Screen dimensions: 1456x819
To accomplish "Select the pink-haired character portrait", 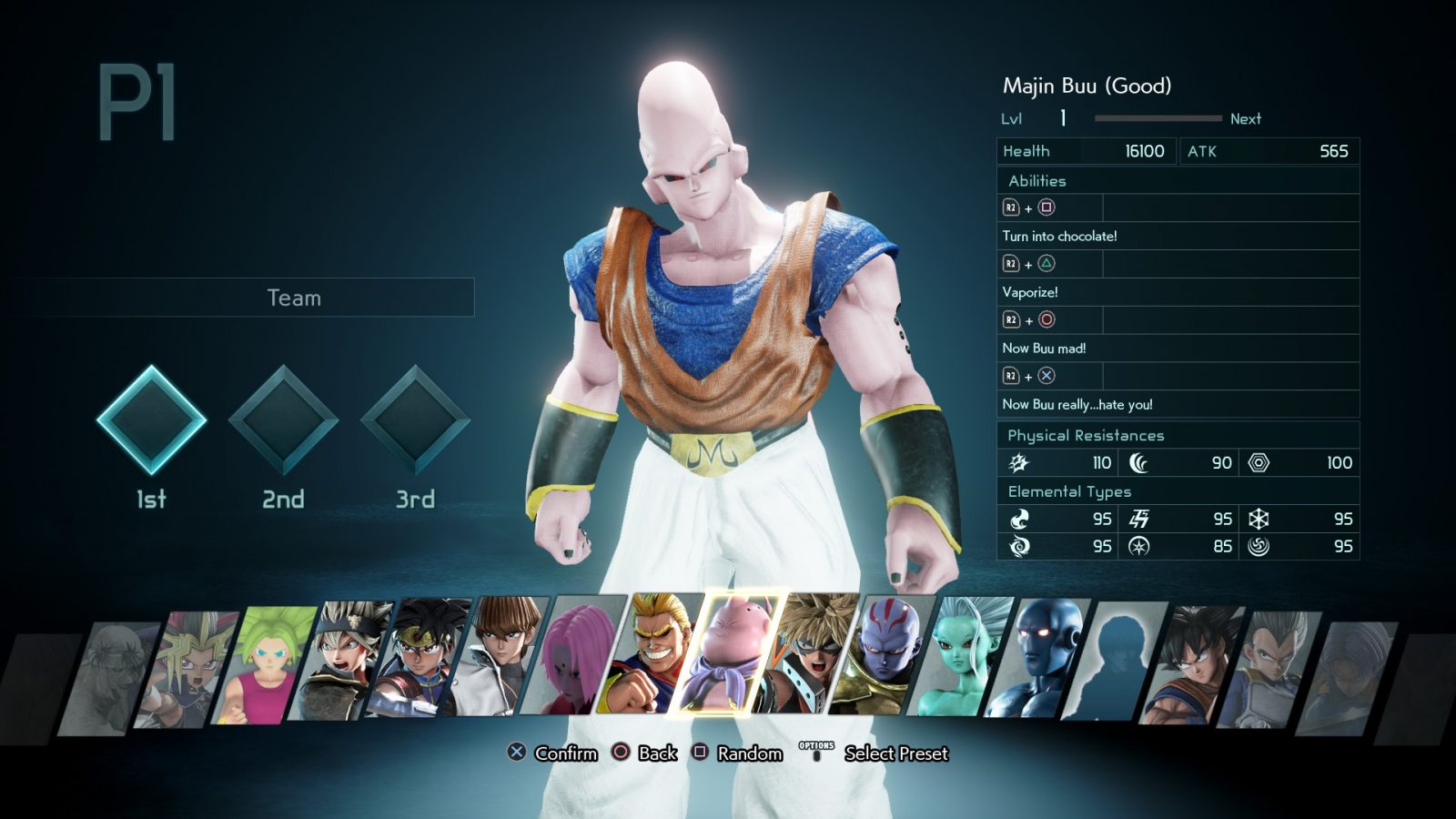I will pyautogui.click(x=575, y=654).
